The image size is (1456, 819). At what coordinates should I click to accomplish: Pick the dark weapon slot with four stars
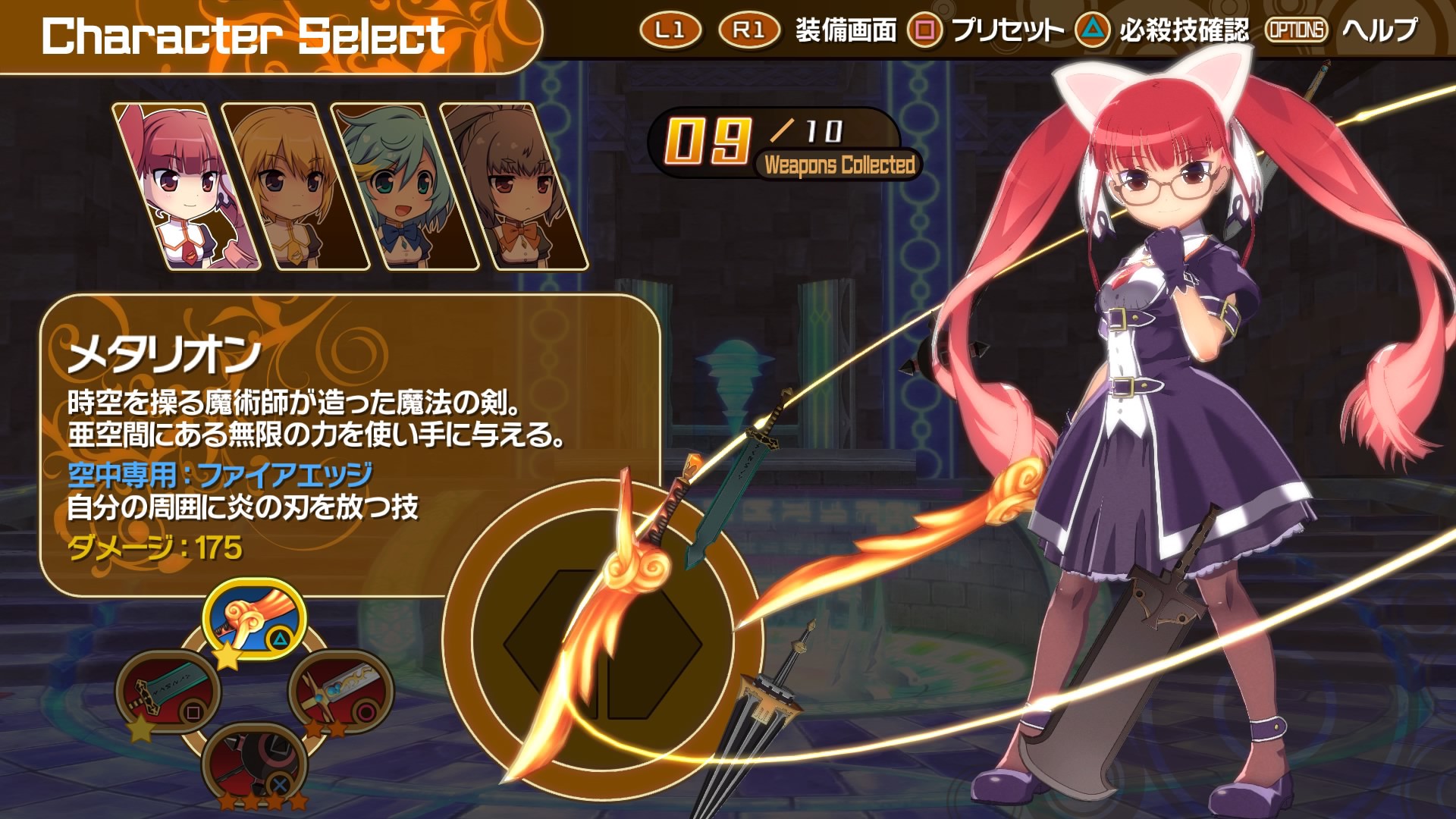tap(254, 762)
